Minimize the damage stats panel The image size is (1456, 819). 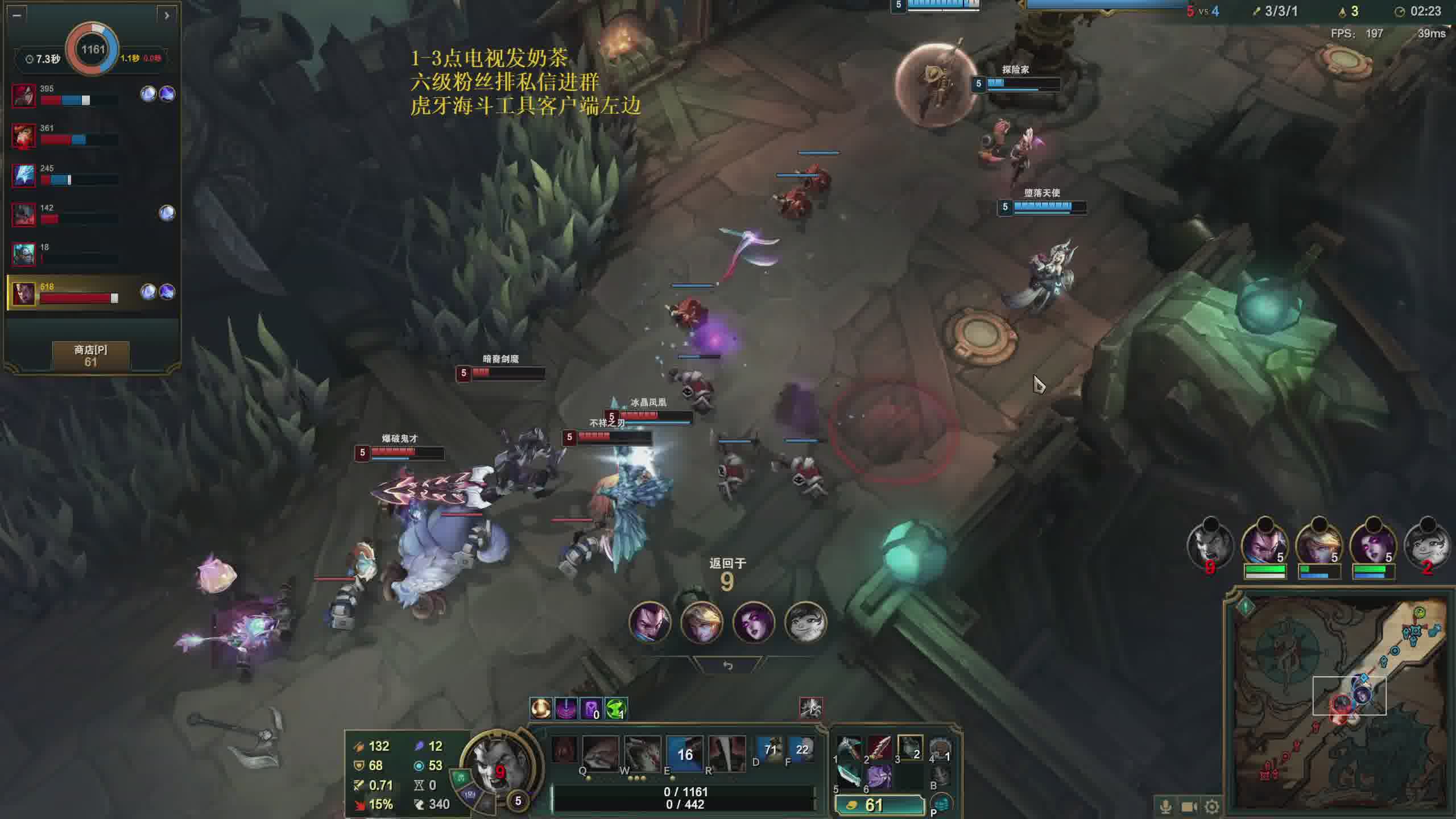pyautogui.click(x=17, y=15)
